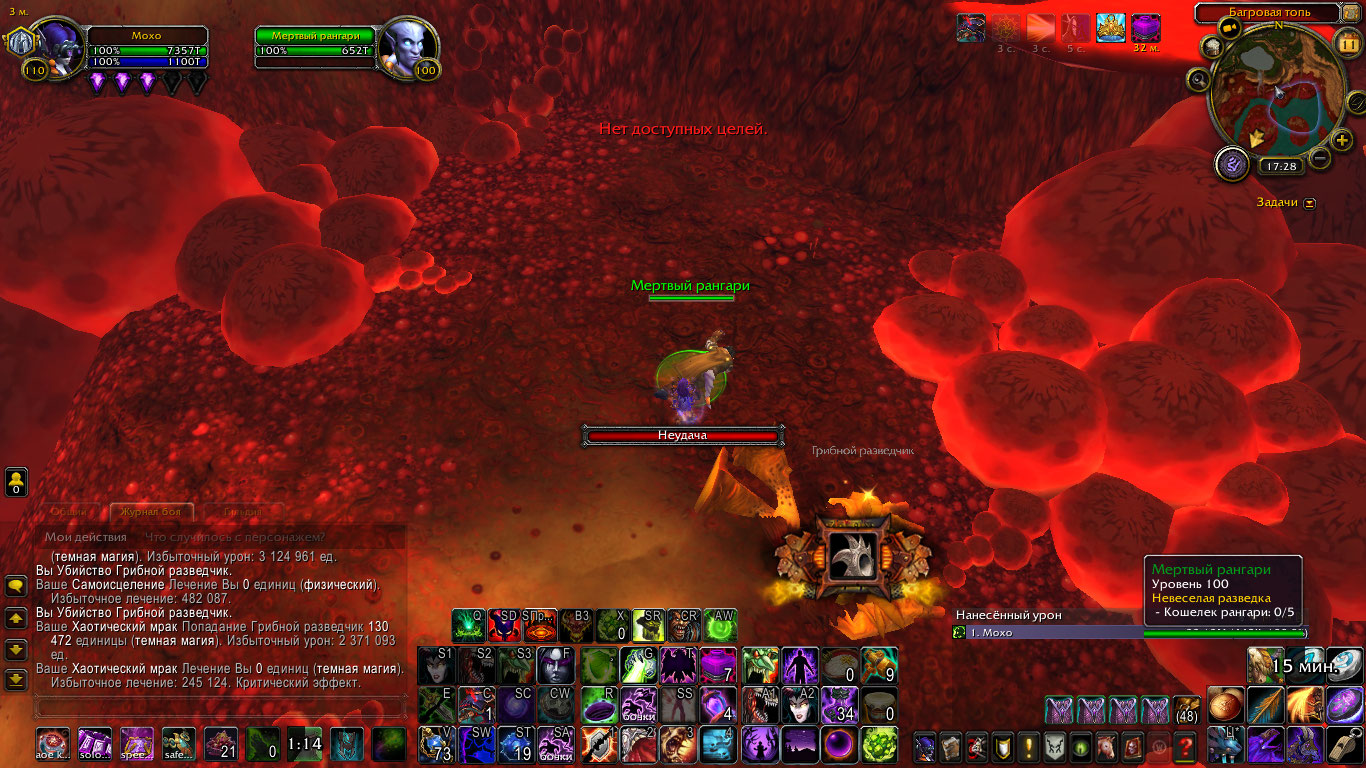Click the minimap tracking magnifier icon
The image size is (1366, 768).
click(x=1198, y=78)
